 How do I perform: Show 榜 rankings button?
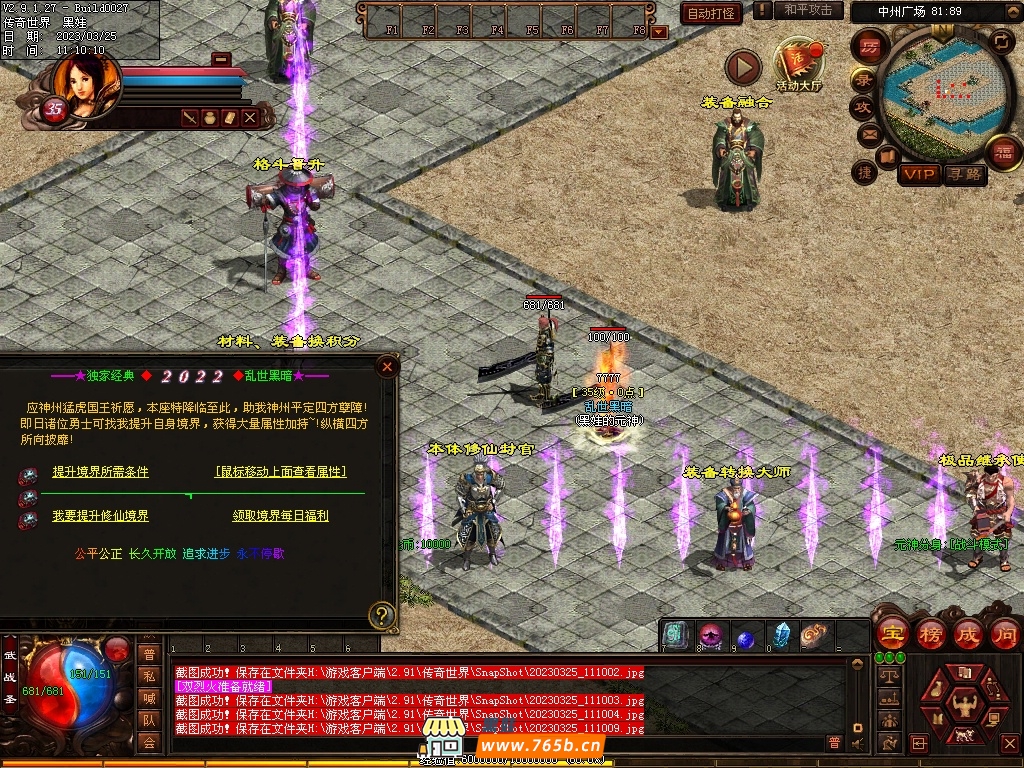tap(930, 633)
